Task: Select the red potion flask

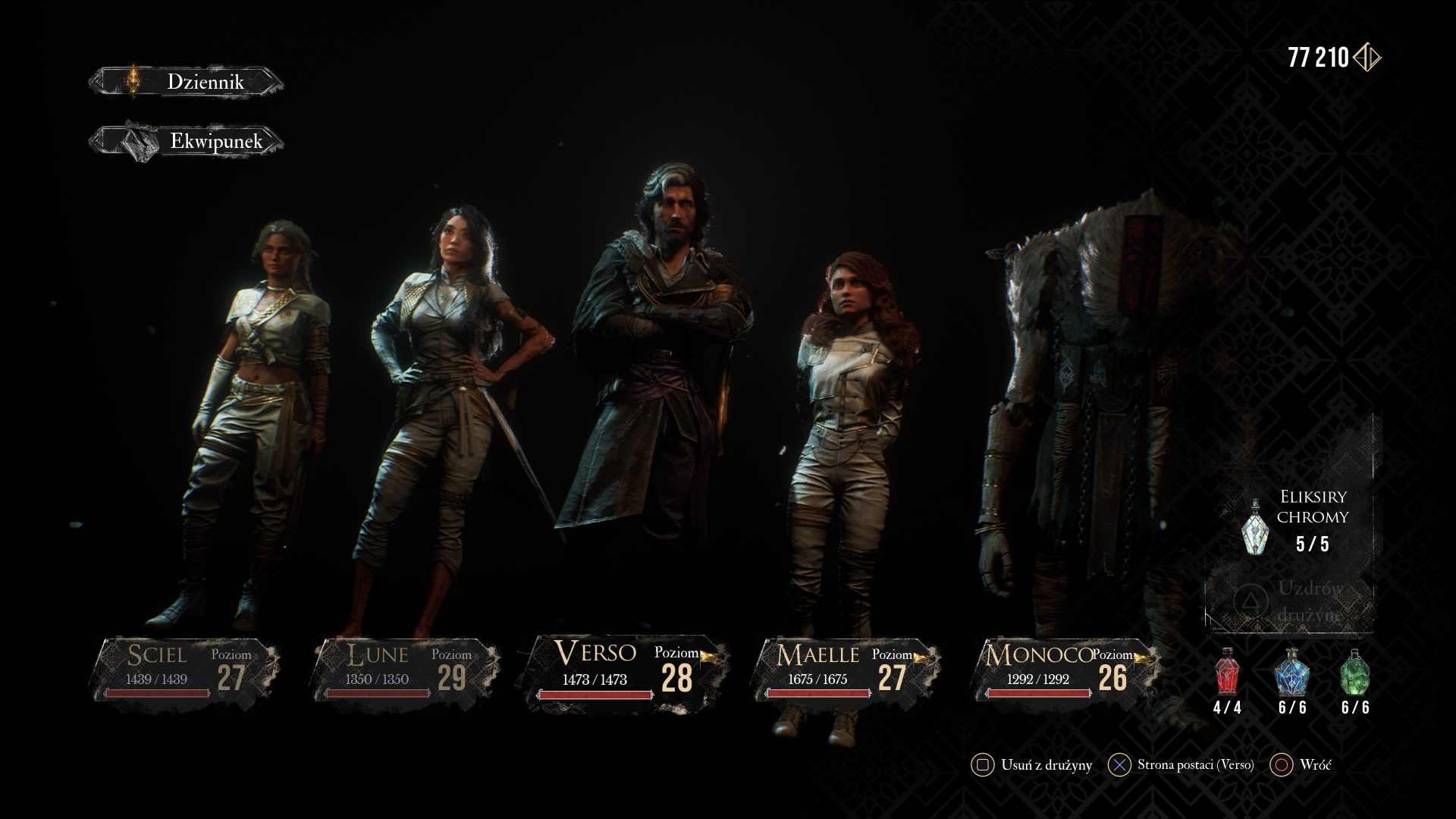Action: click(1227, 673)
